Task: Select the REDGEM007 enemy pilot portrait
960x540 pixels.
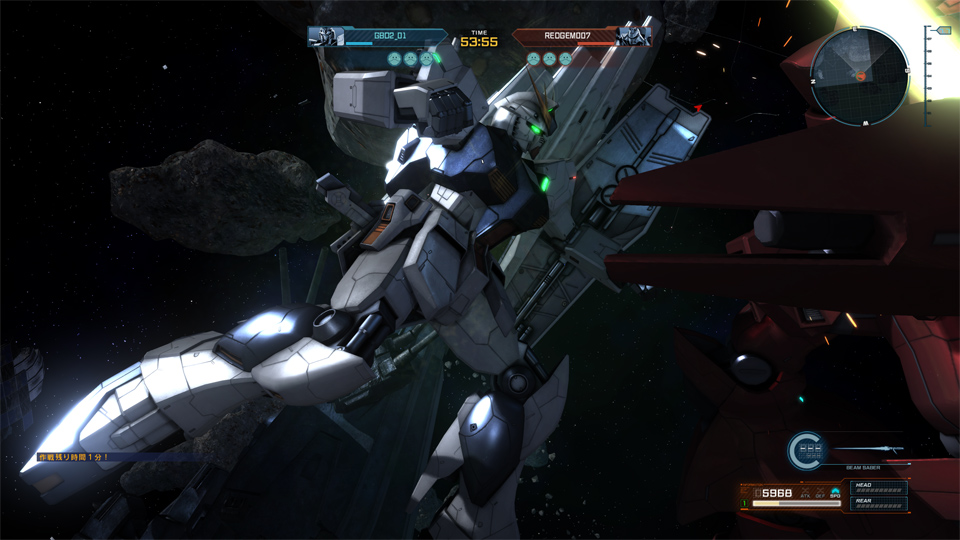Action: [x=631, y=37]
